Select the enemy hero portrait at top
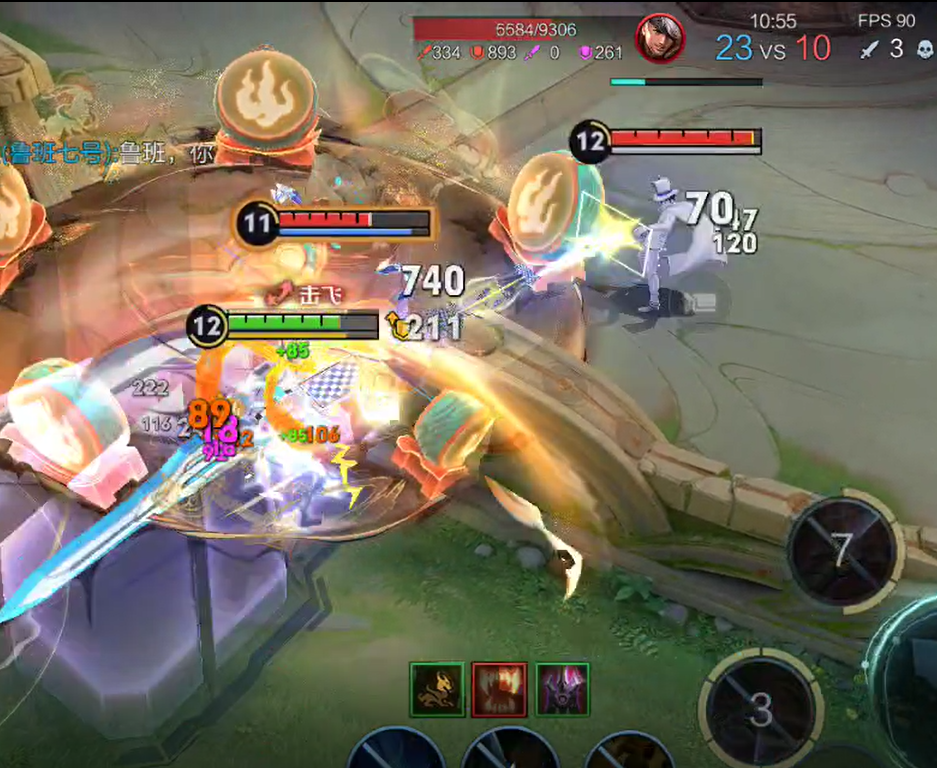The width and height of the screenshot is (937, 768). [660, 40]
